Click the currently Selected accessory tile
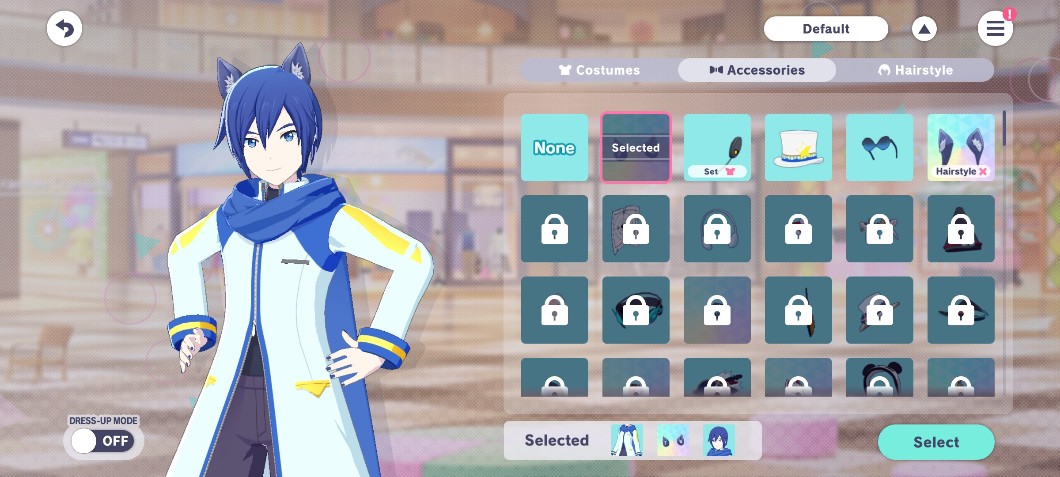Screen dimensions: 1060x477 [635, 148]
